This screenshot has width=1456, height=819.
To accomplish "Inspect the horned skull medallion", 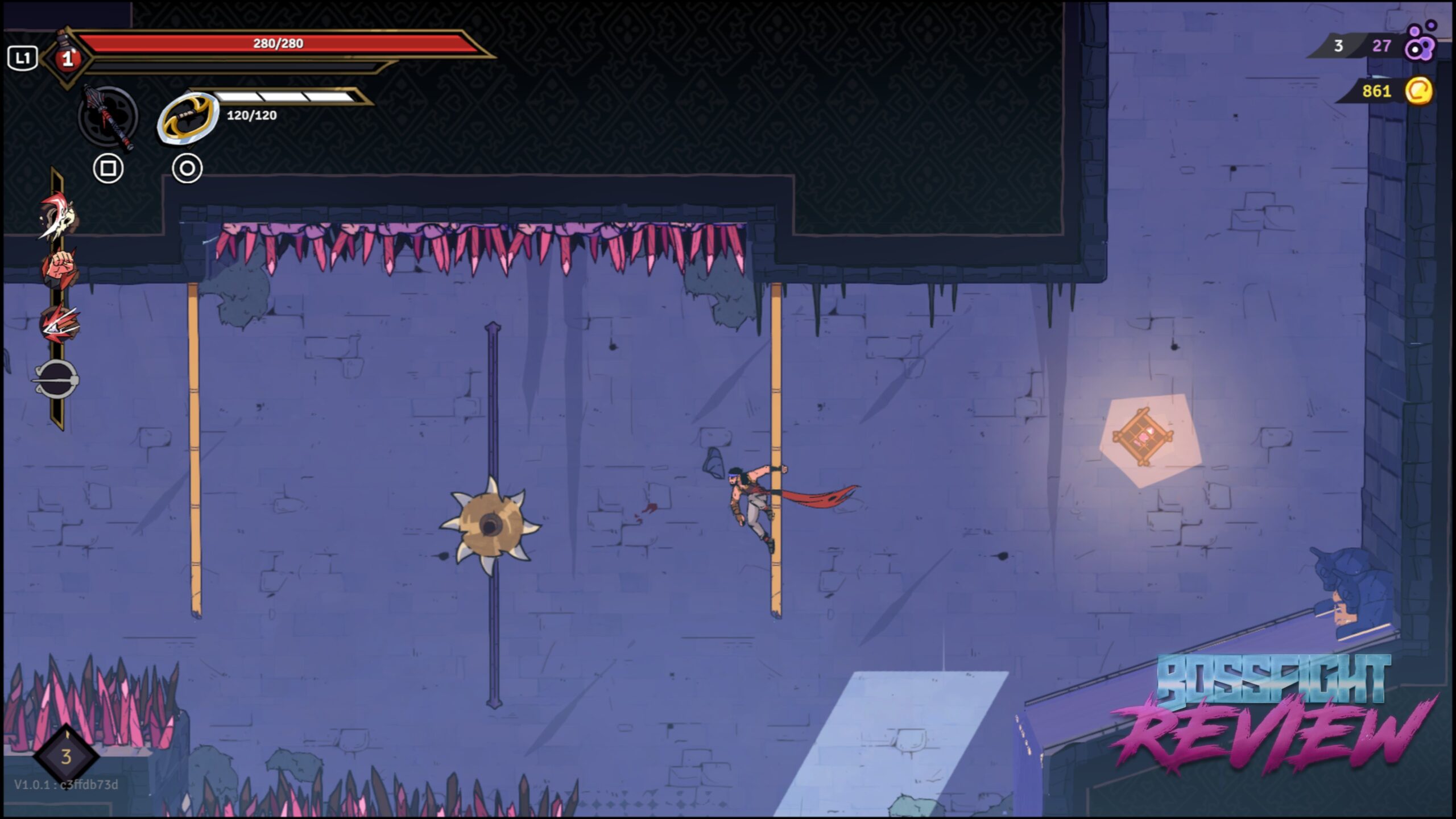I will 58,217.
